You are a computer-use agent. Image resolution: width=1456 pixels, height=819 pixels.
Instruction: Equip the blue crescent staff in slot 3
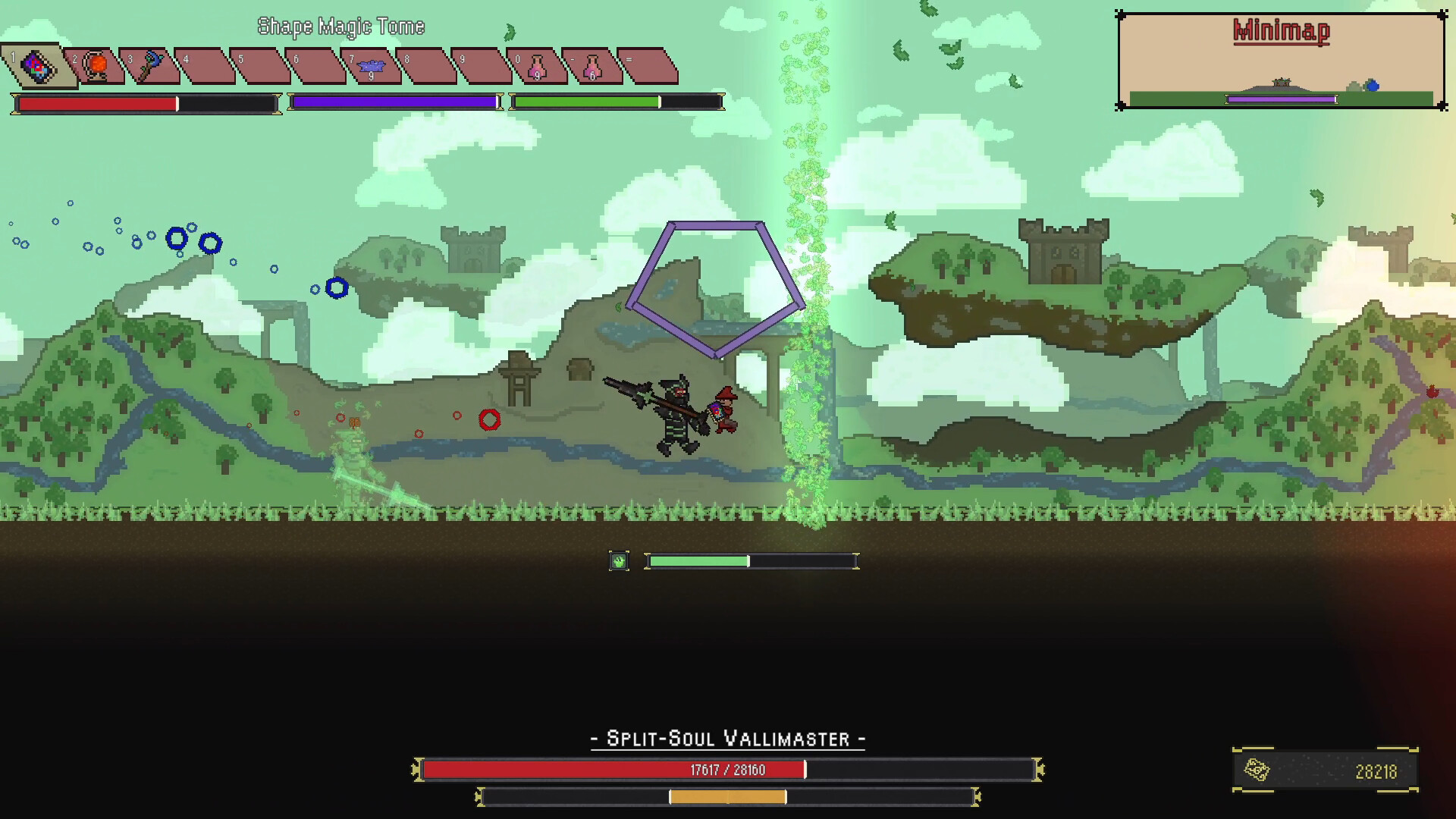[x=152, y=66]
